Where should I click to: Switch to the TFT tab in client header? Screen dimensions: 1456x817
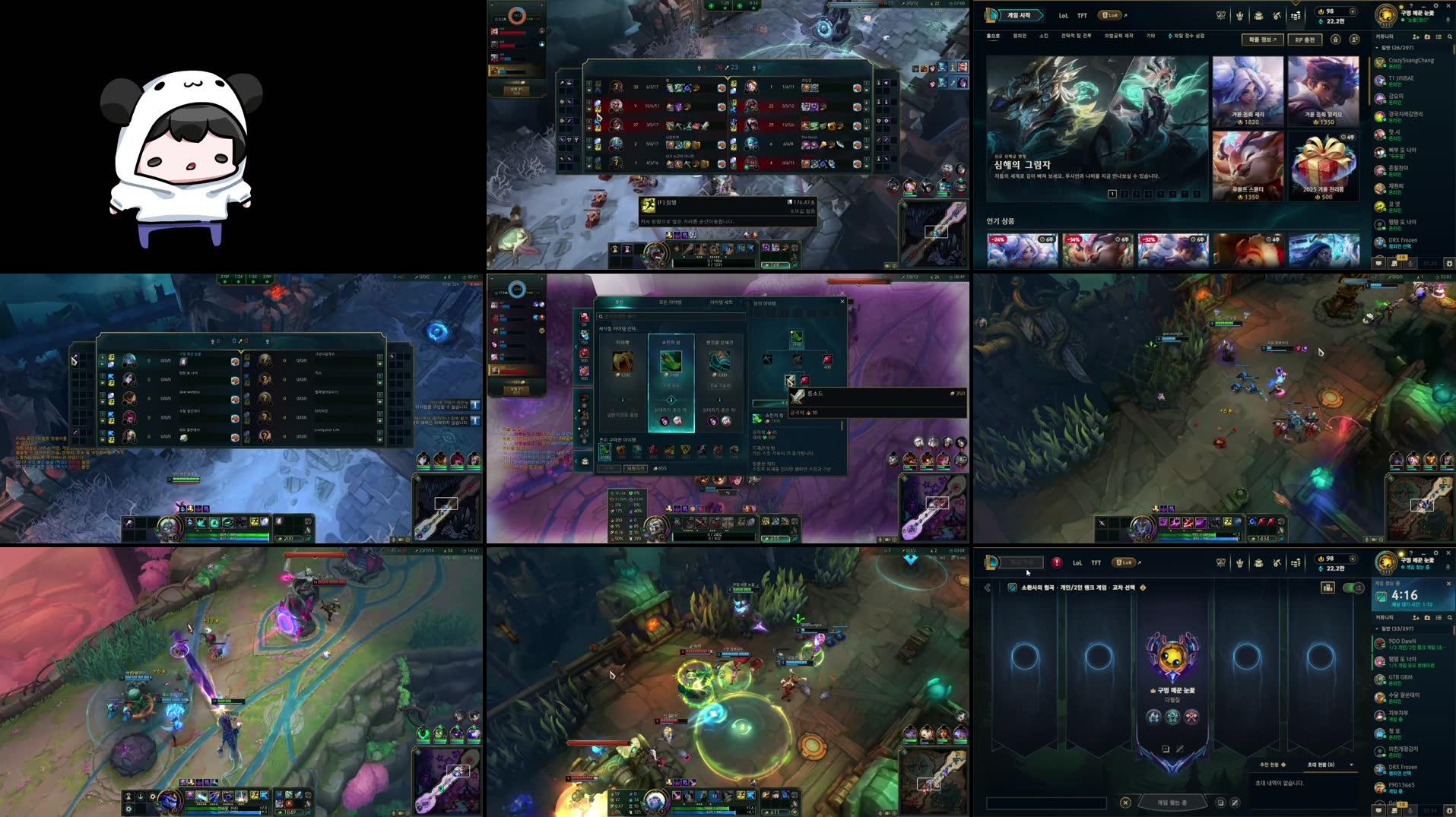[1082, 17]
